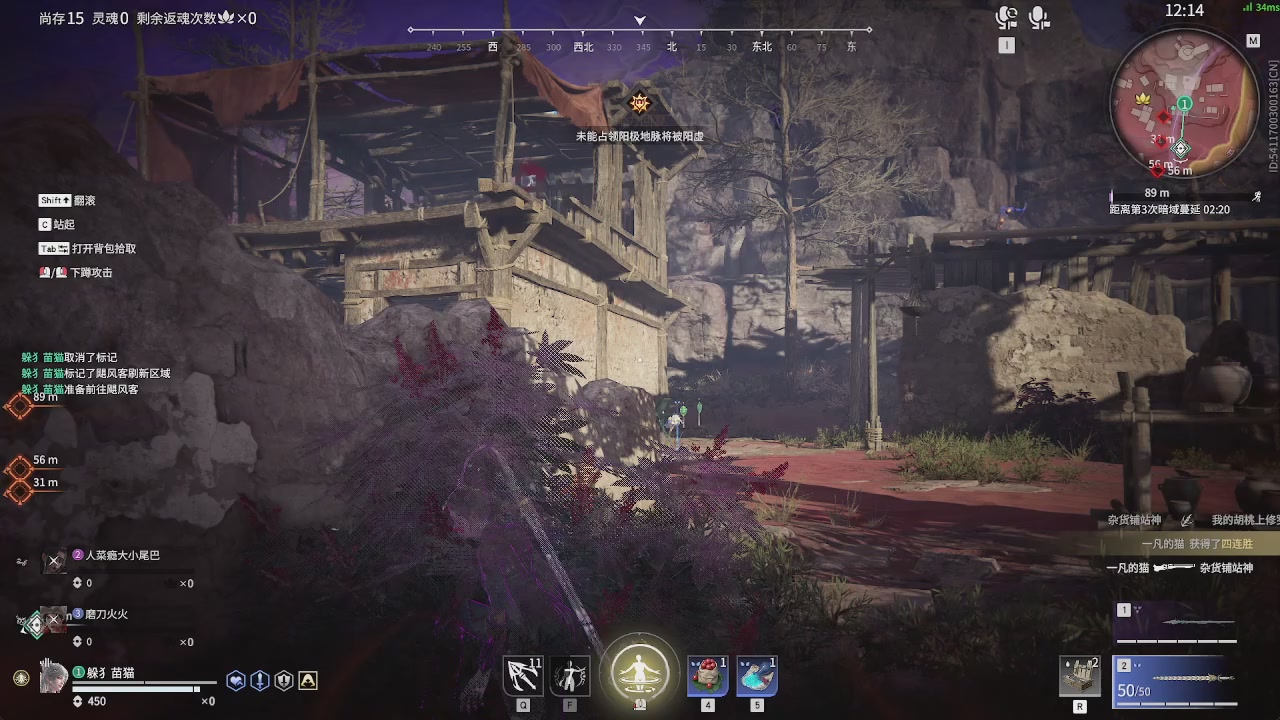Select teammate 磨刀火火 portrait
Screen dimensions: 1280x720
54,621
